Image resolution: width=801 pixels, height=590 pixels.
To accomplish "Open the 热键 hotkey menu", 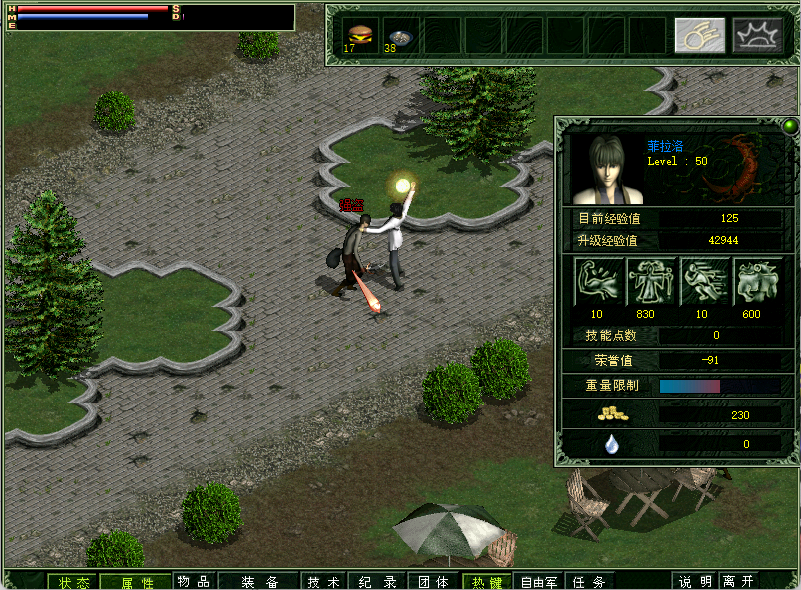I will click(x=488, y=582).
